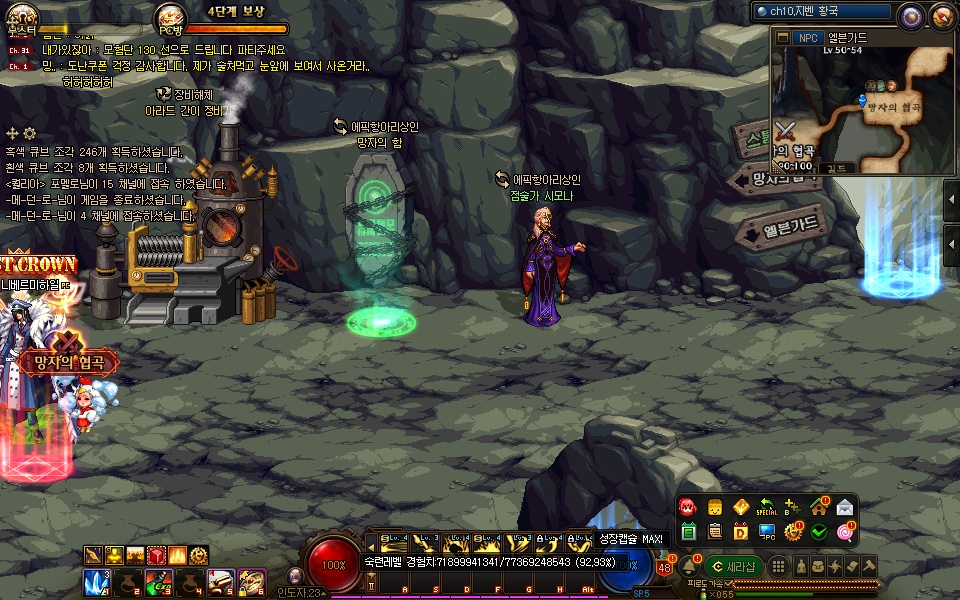Use the blue crystal item in quickslot 1
Screen dimensions: 960x600
(97, 582)
